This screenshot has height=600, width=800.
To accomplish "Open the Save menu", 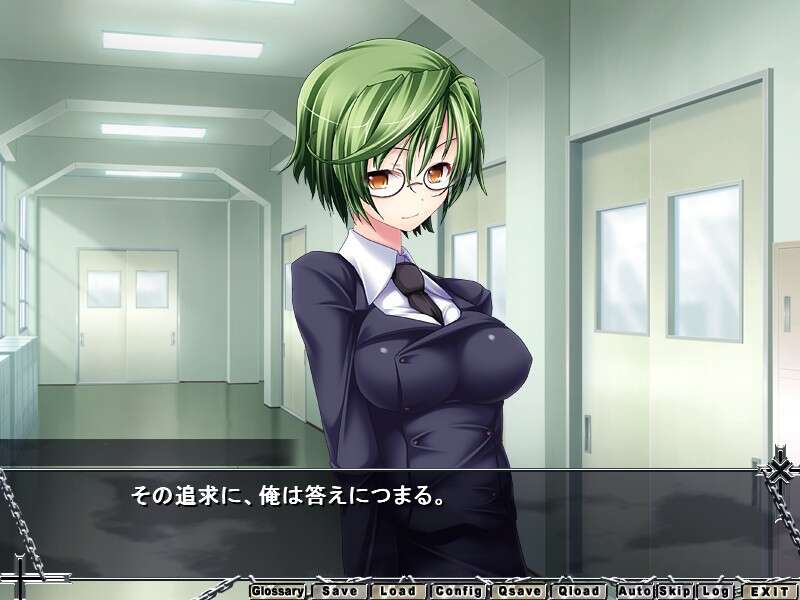I will click(340, 590).
